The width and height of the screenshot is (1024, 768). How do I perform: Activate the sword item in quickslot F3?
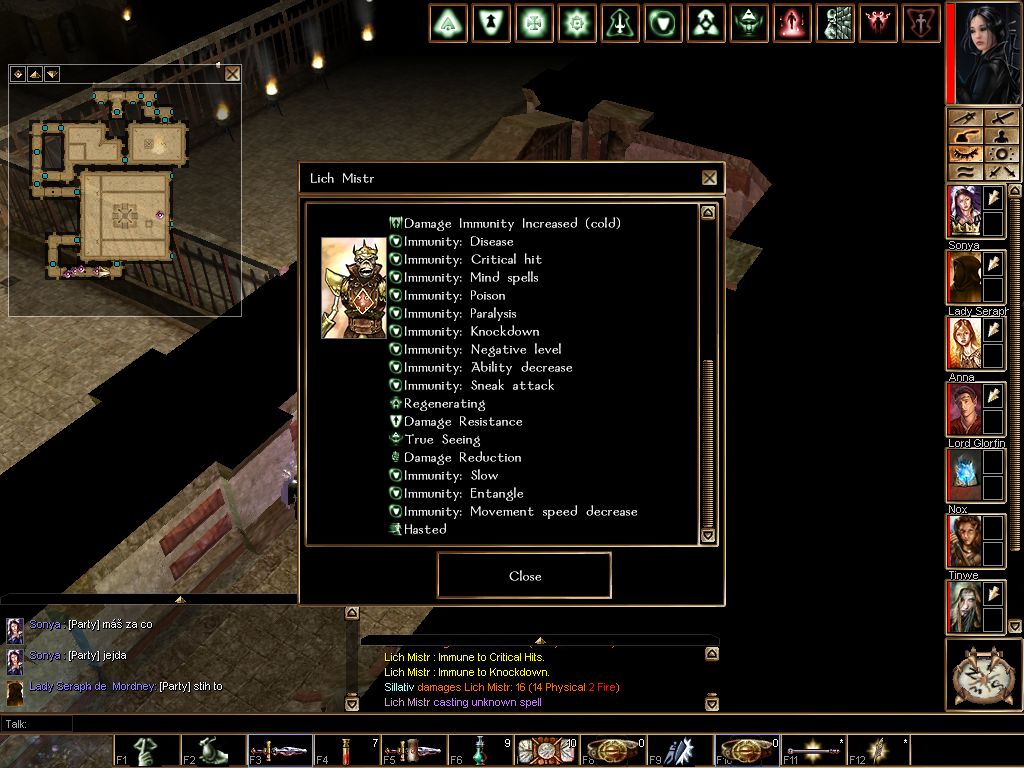[280, 751]
